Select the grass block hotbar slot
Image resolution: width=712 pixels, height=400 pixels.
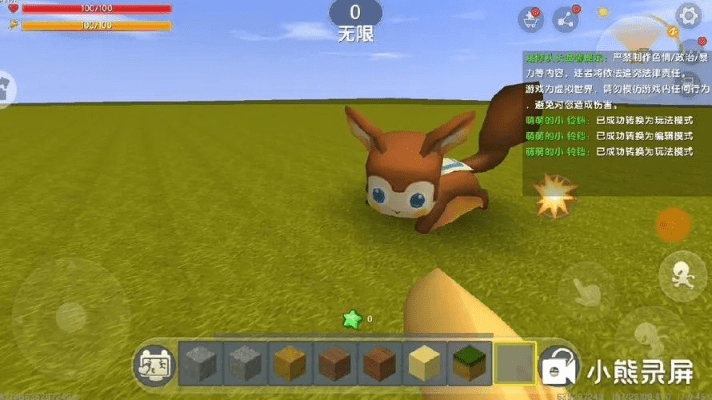(468, 362)
